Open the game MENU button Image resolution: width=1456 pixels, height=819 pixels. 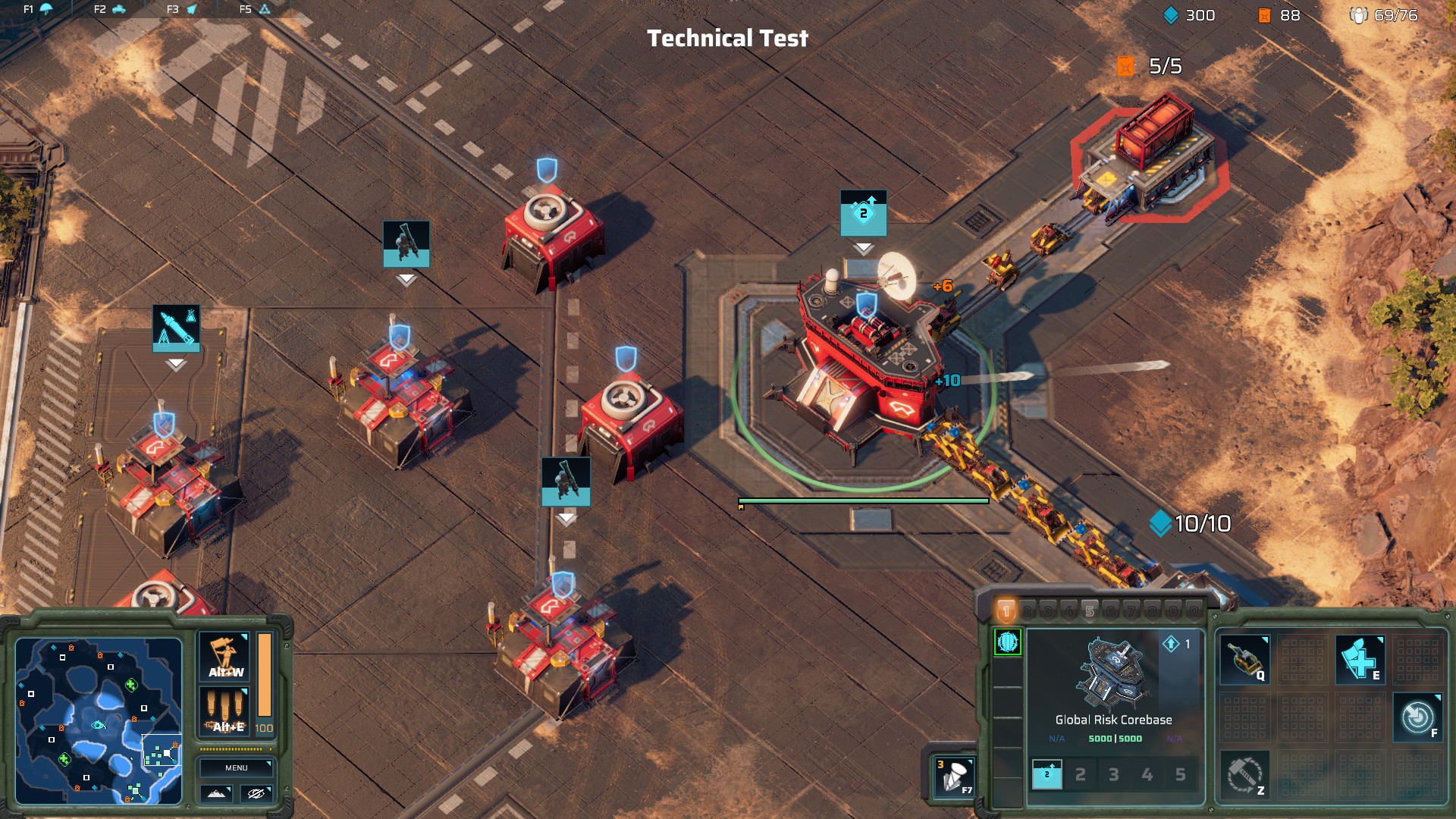(x=236, y=767)
